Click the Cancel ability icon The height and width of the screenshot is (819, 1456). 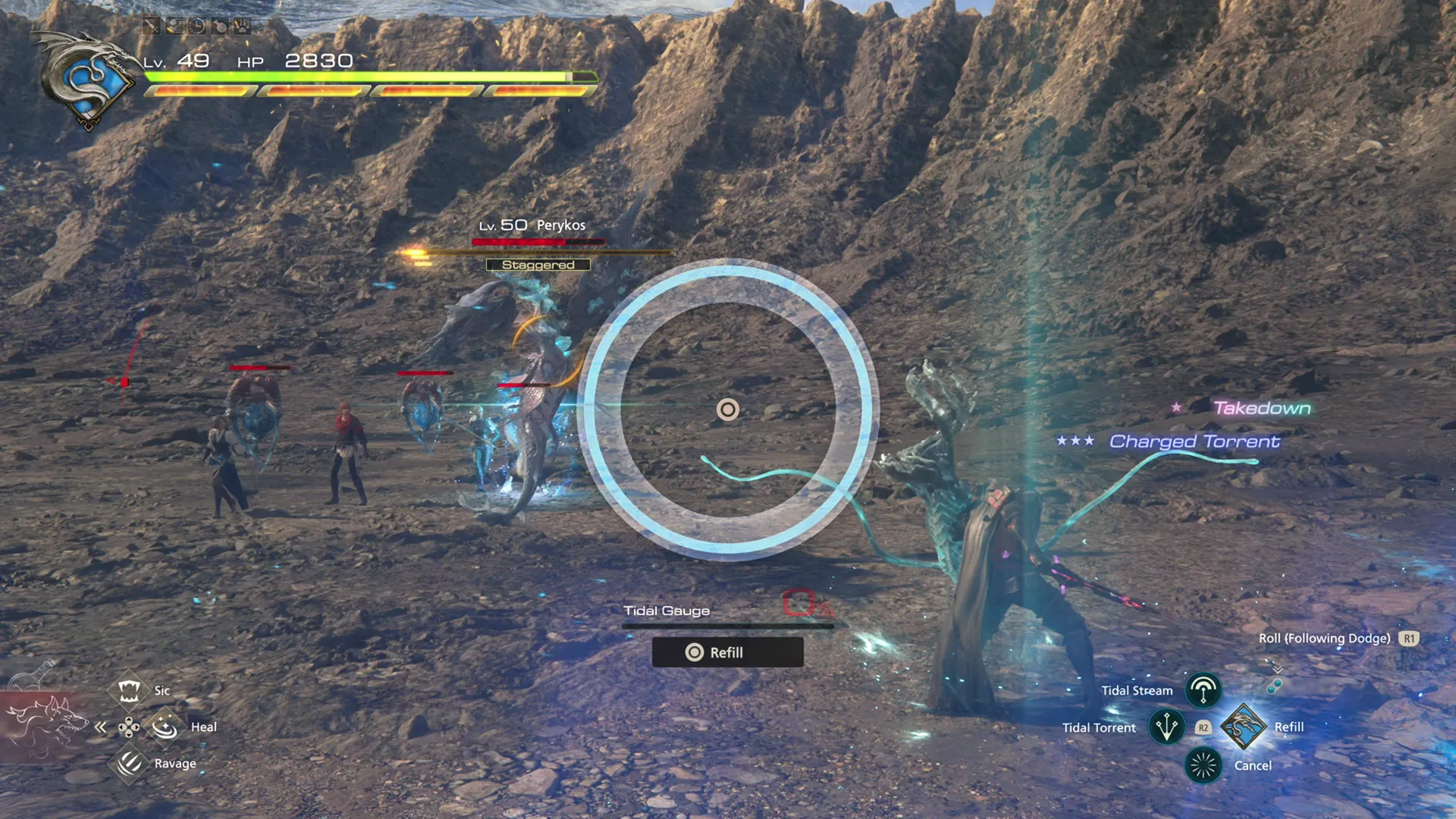click(x=1203, y=764)
